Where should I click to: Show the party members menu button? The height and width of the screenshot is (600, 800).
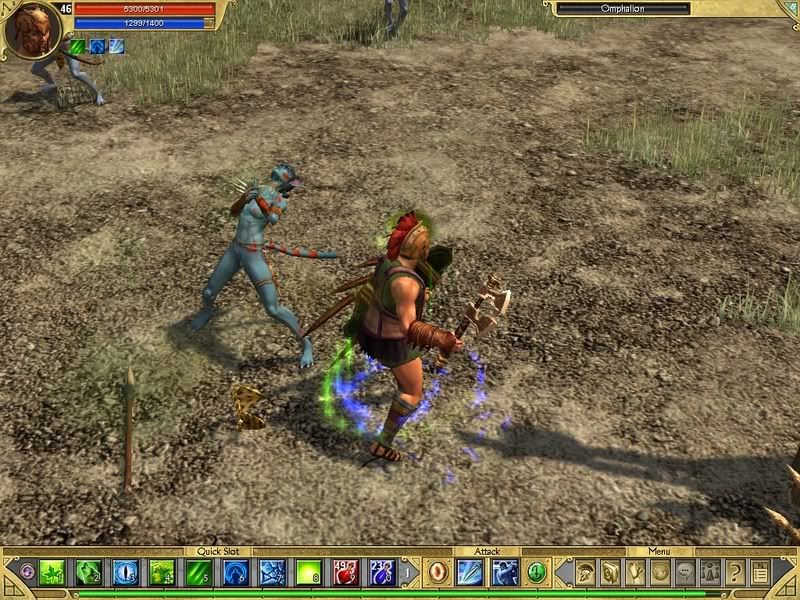click(x=710, y=572)
